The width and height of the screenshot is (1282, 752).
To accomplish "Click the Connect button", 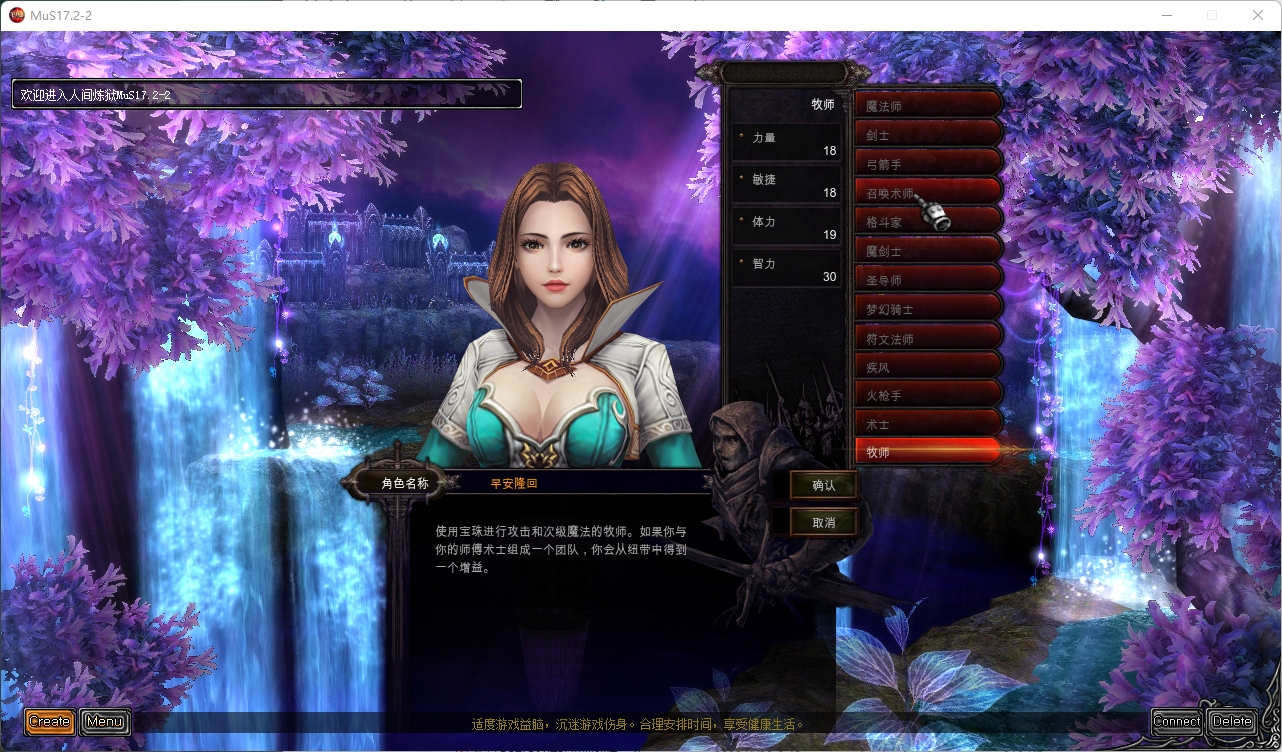I will pos(1177,721).
